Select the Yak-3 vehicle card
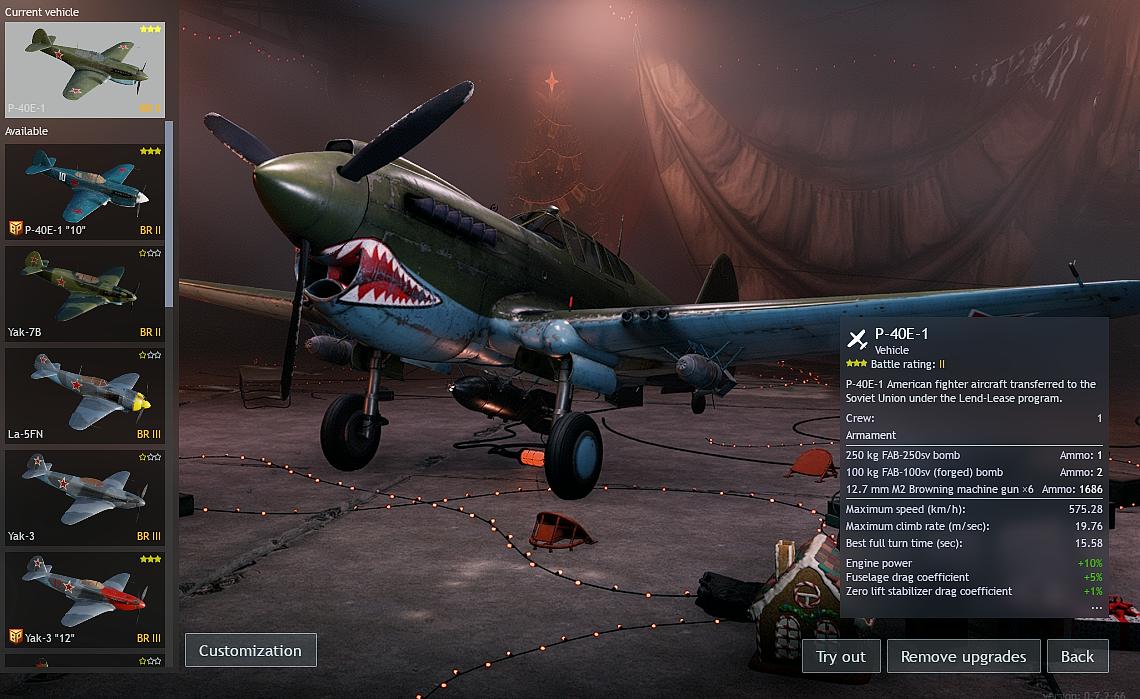Image resolution: width=1140 pixels, height=699 pixels. 85,497
